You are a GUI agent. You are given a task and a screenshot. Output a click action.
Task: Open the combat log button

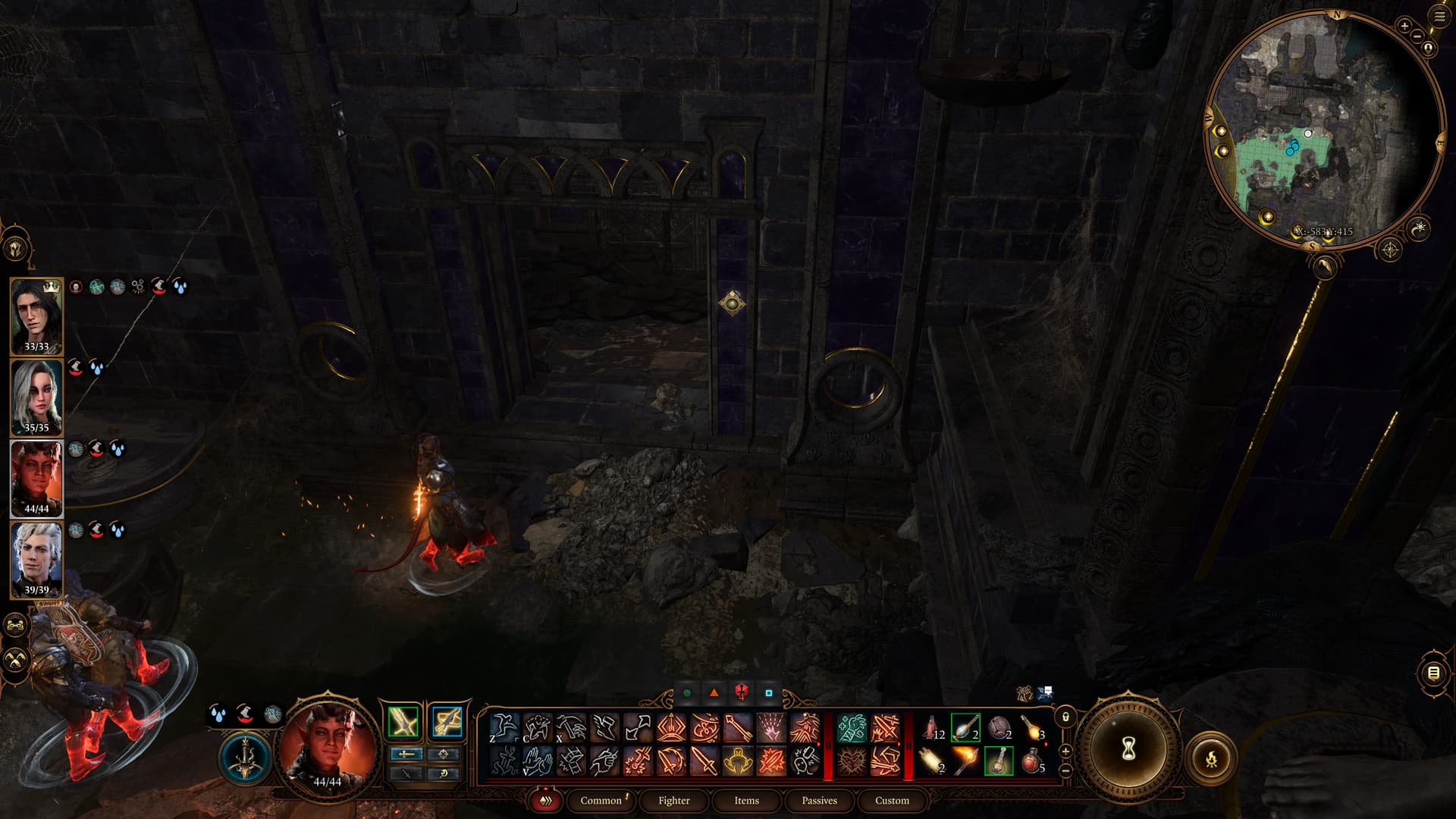coord(1433,673)
